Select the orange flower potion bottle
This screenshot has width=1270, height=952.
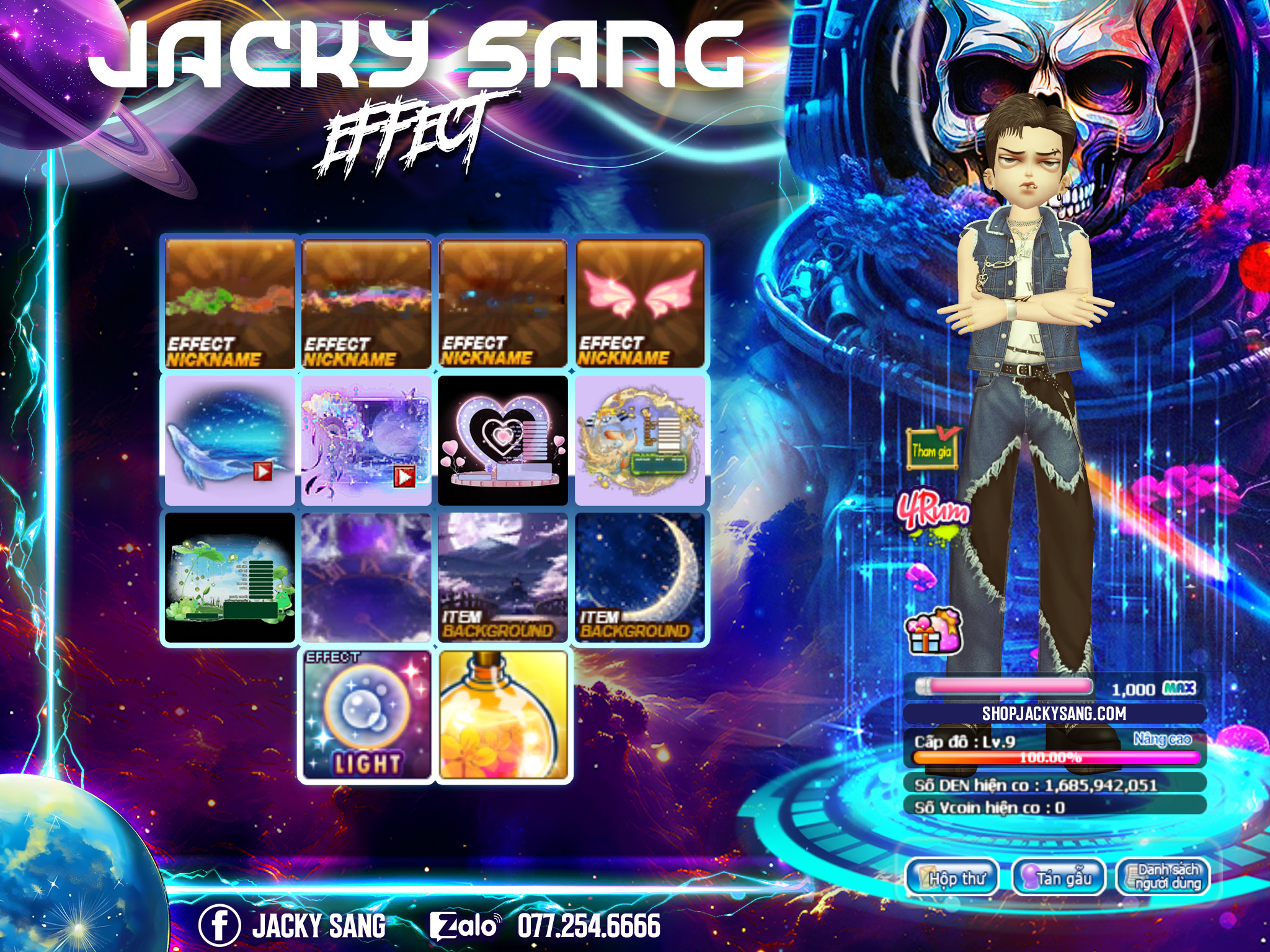503,715
